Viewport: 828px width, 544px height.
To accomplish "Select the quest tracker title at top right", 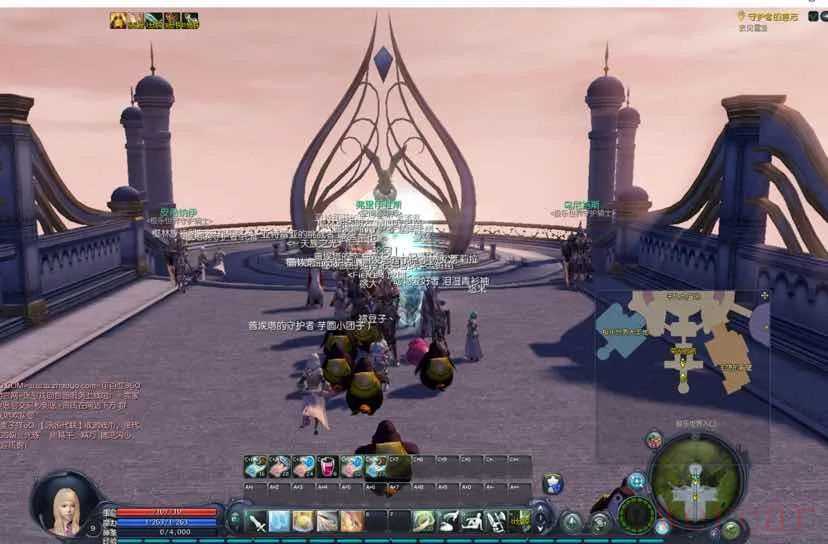I will (769, 17).
